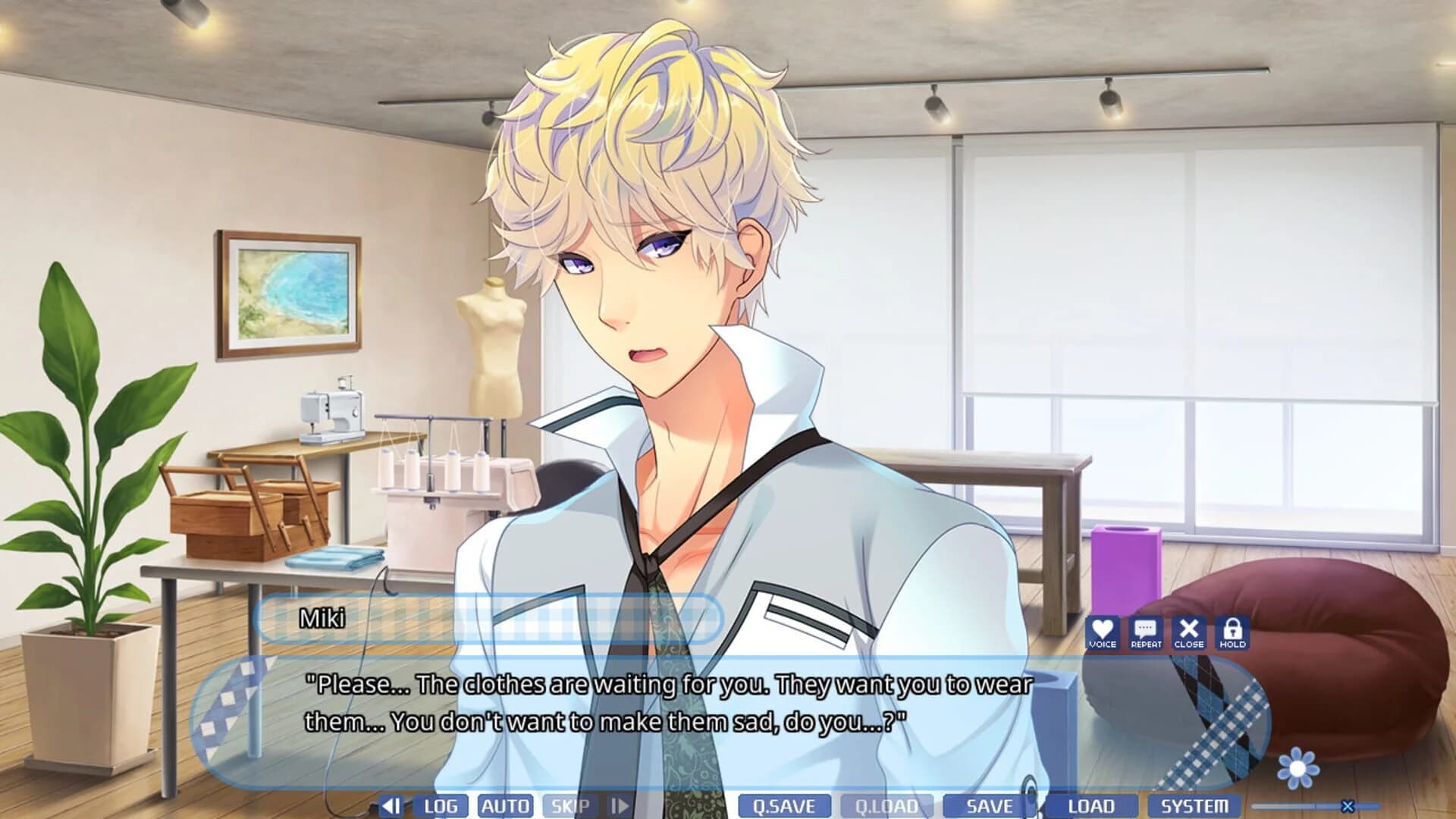Advance using the right arrow beside SKIP
Image resolution: width=1456 pixels, height=819 pixels.
619,806
